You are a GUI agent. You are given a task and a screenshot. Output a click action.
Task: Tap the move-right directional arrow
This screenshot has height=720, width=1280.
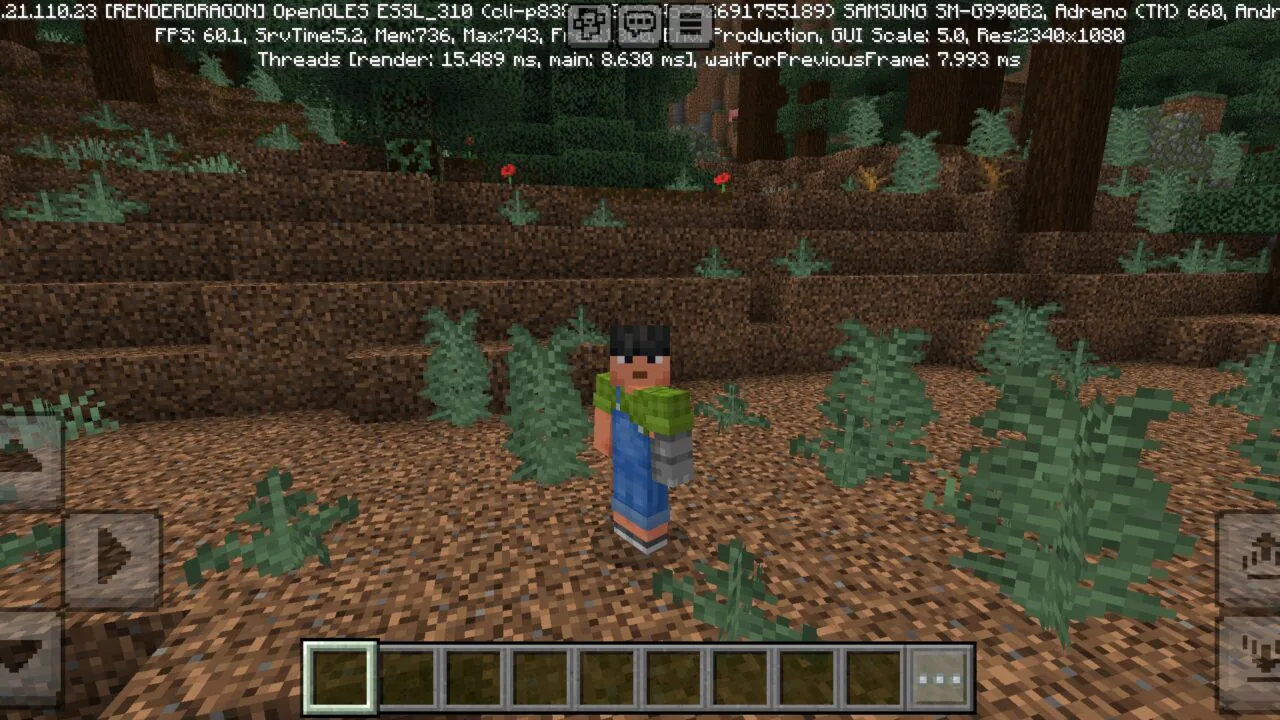(113, 558)
